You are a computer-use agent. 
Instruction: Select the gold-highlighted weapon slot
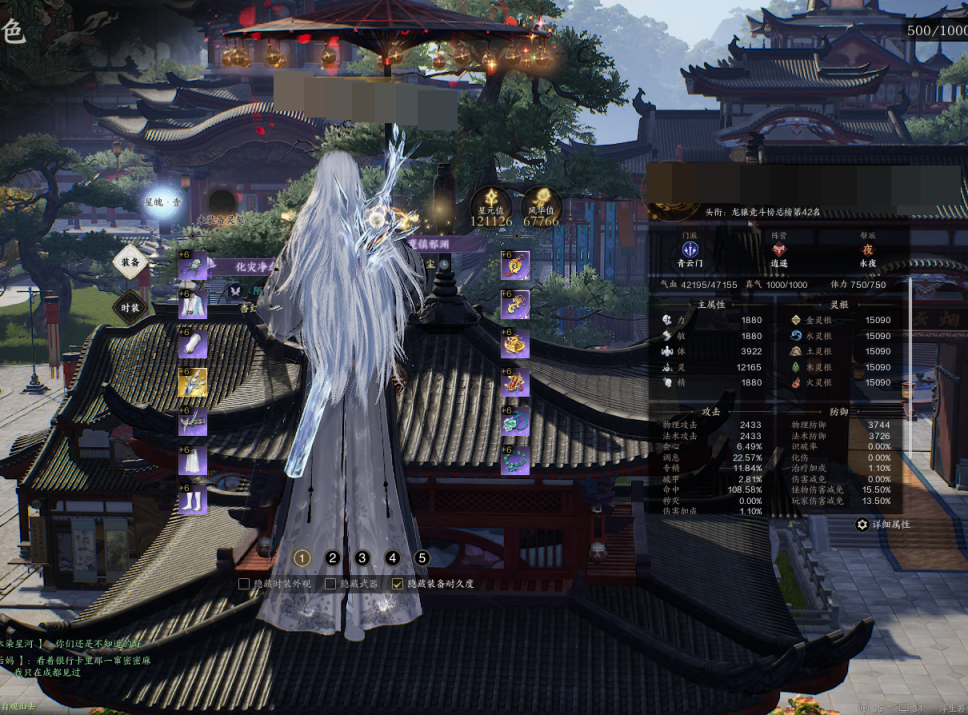pyautogui.click(x=192, y=382)
